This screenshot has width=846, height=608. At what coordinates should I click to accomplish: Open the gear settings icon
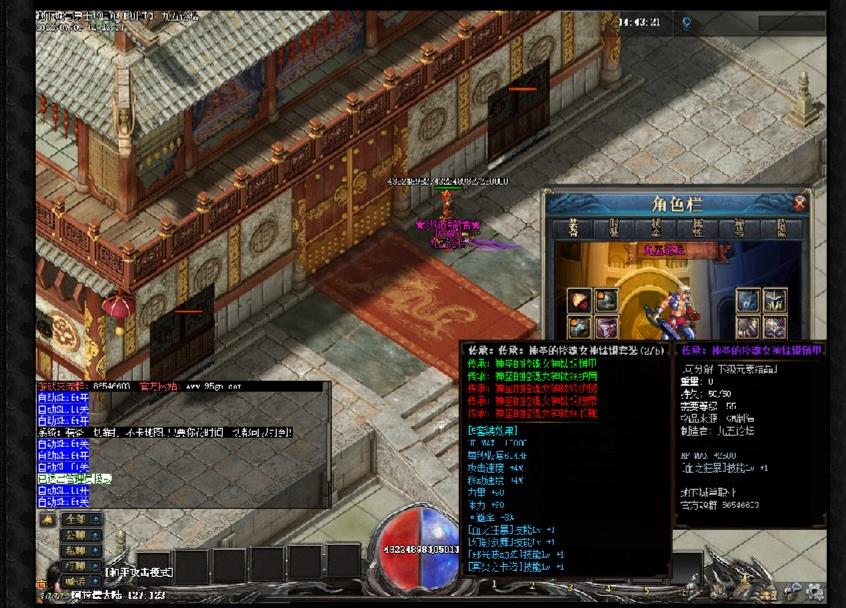813,590
